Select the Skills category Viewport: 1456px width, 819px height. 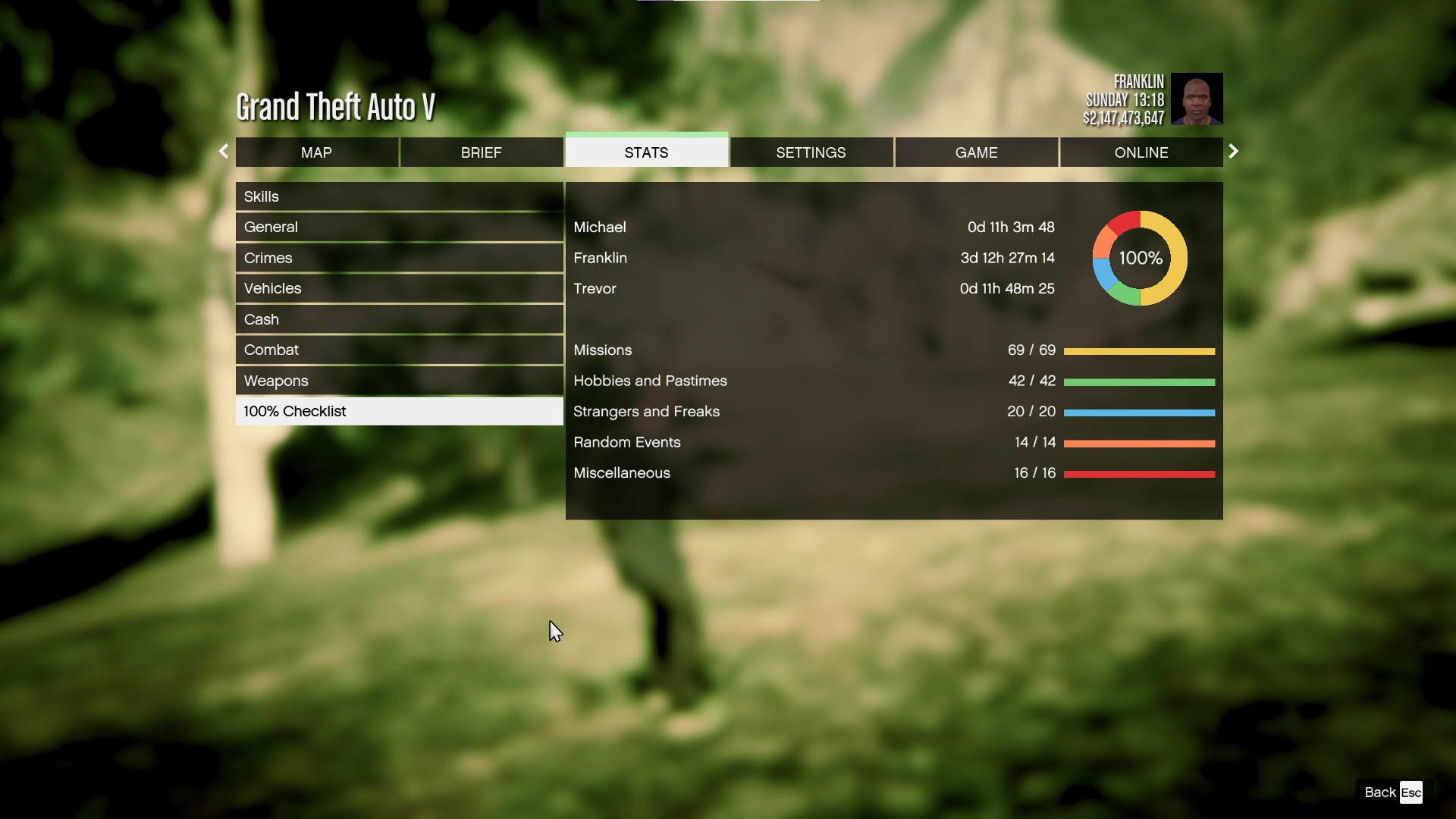399,196
